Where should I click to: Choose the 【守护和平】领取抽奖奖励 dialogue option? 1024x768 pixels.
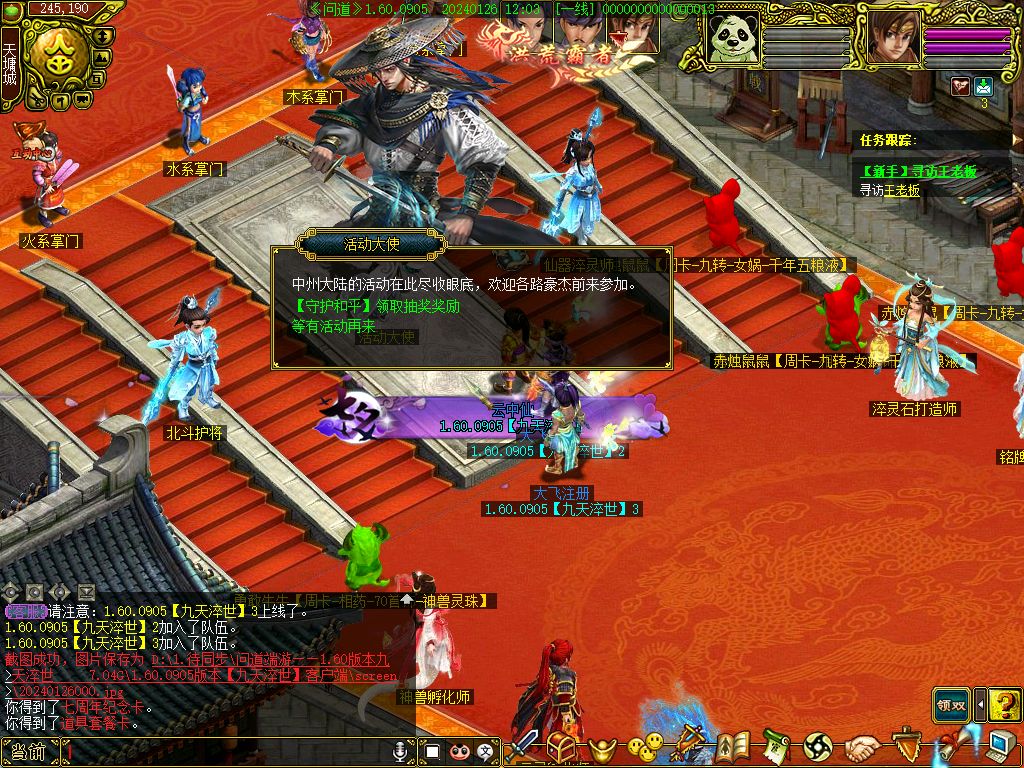point(376,306)
